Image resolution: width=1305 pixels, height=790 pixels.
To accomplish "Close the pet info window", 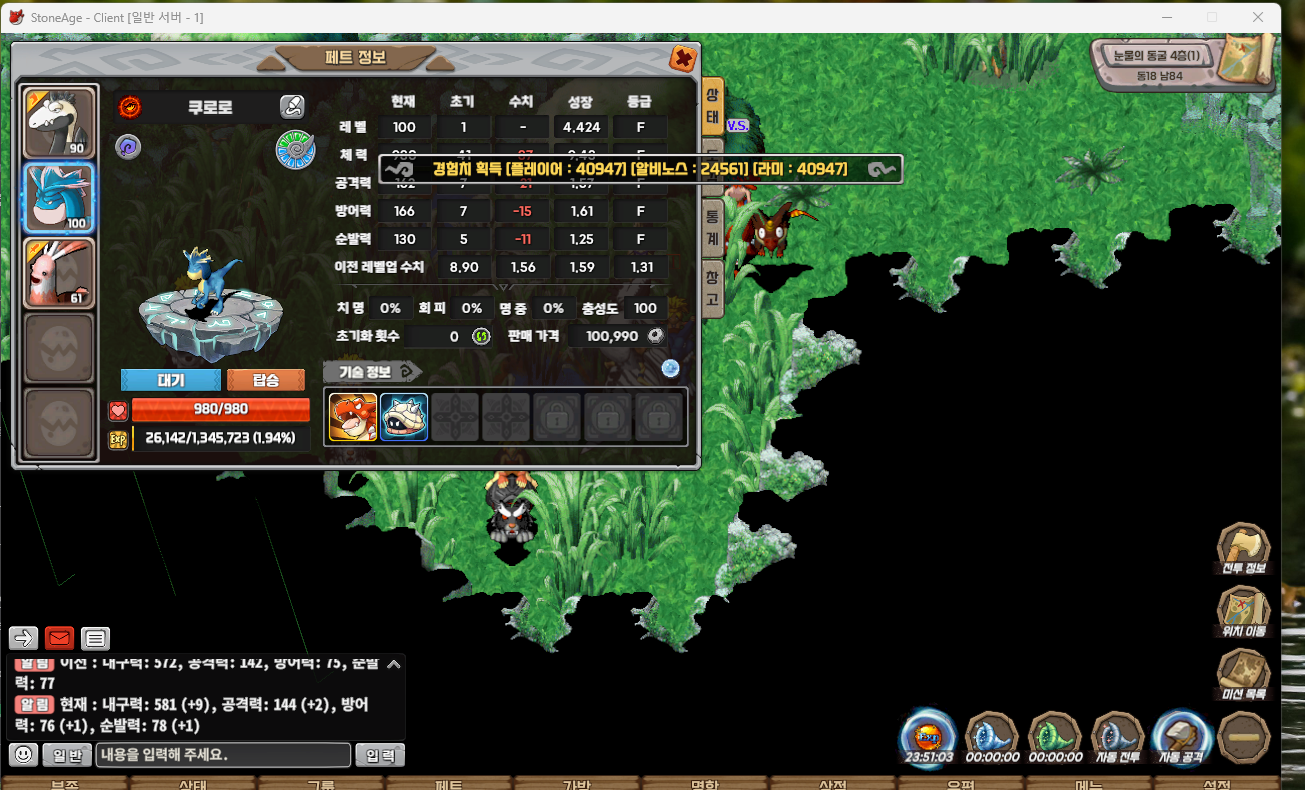I will 683,59.
